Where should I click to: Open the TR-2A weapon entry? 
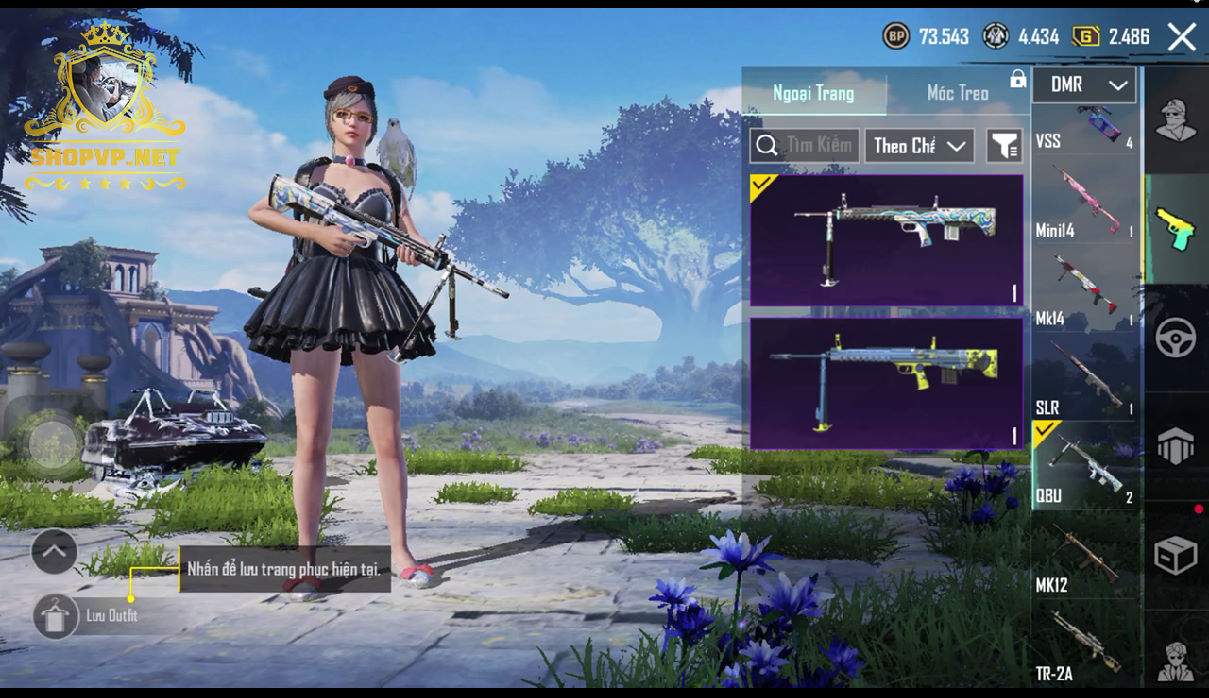(1085, 645)
